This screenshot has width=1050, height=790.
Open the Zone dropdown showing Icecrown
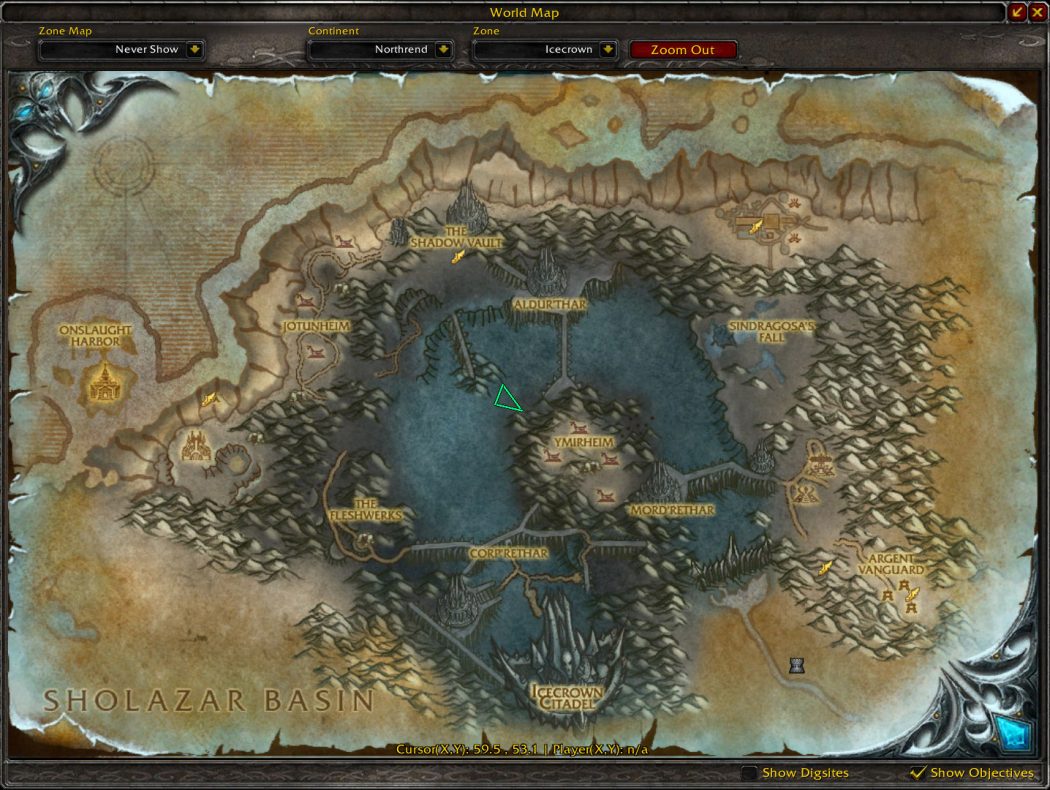point(608,49)
